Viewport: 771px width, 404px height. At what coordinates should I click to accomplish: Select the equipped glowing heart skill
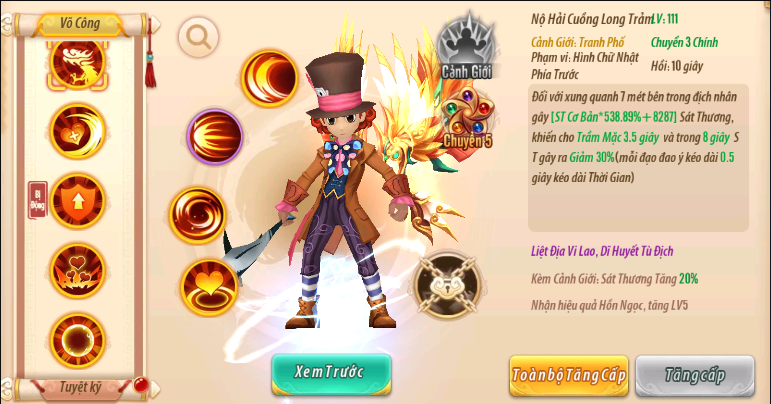(x=210, y=286)
